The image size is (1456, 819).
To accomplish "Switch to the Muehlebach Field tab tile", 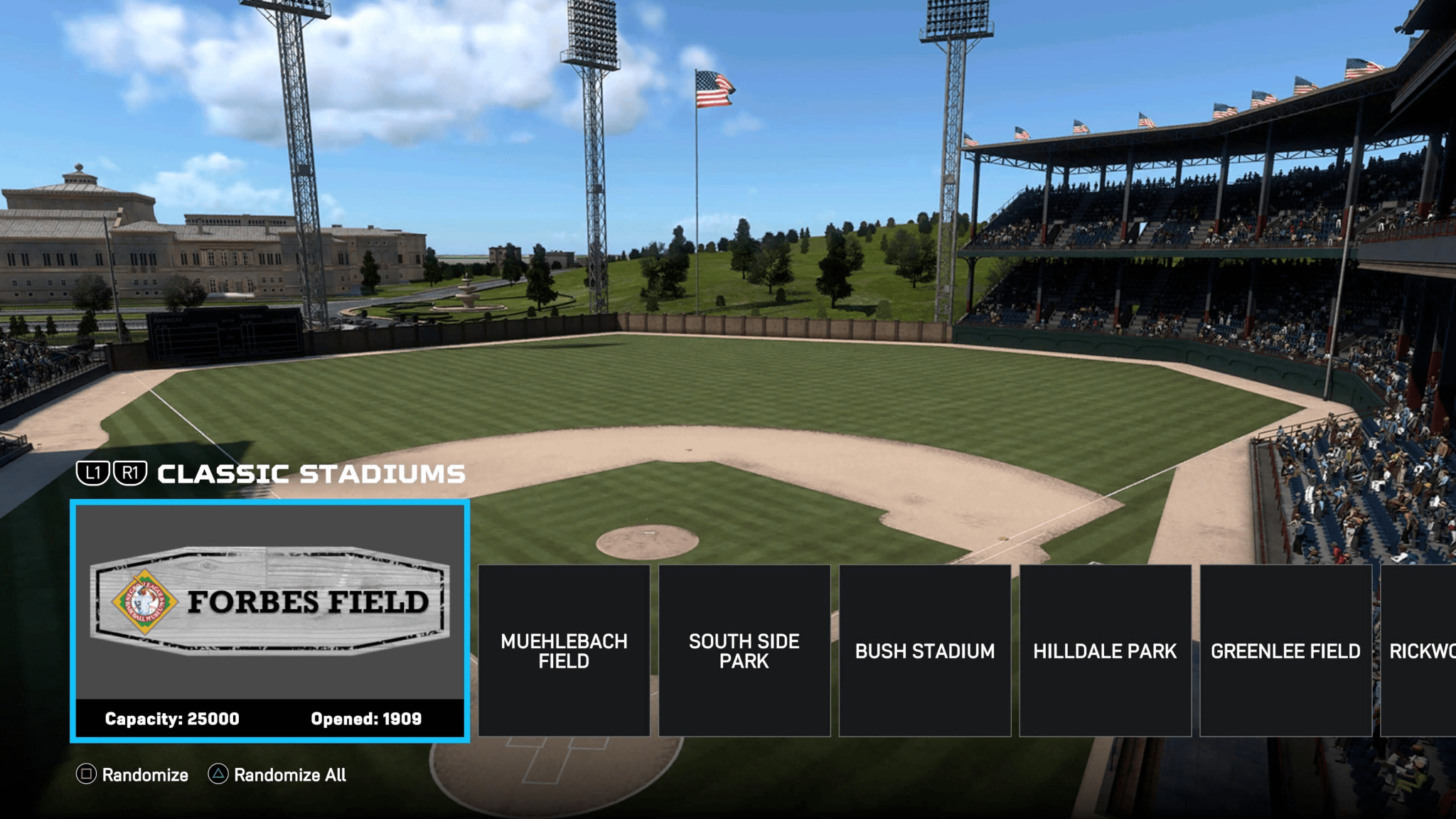I will pos(564,651).
